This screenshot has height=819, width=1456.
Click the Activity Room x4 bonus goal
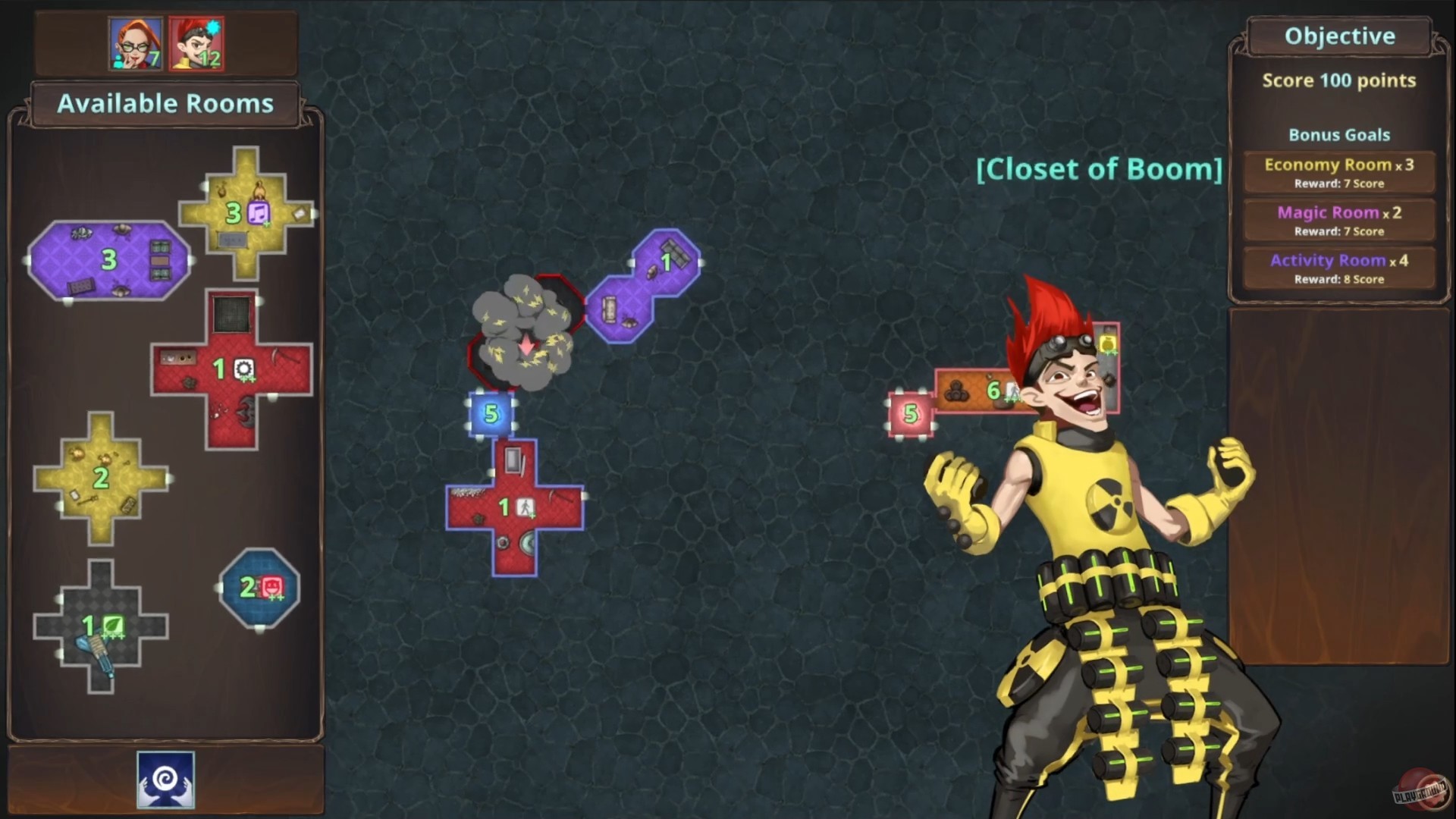click(x=1338, y=267)
